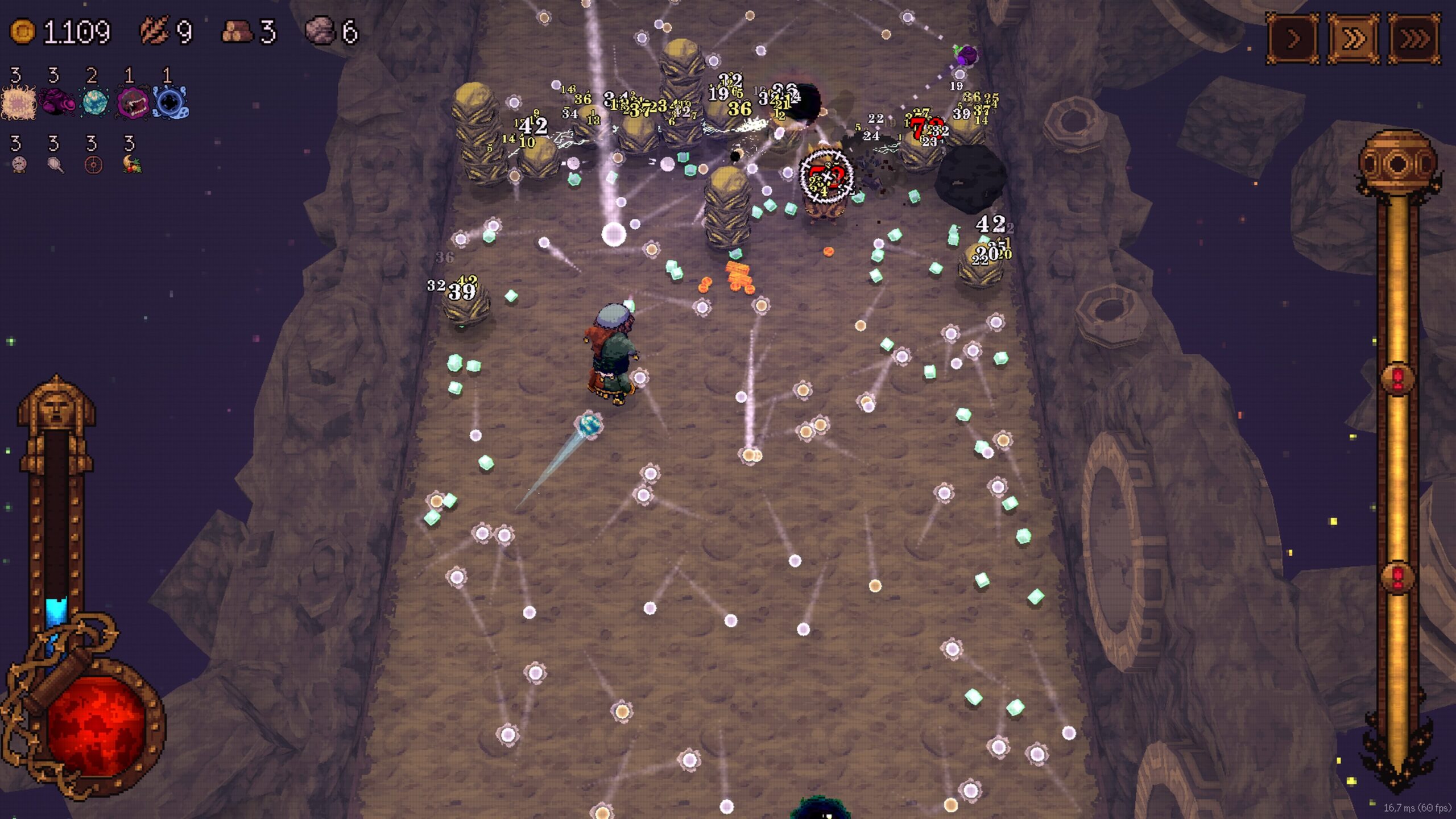Click the teal planet ball icon
1456x819 pixels.
point(94,103)
